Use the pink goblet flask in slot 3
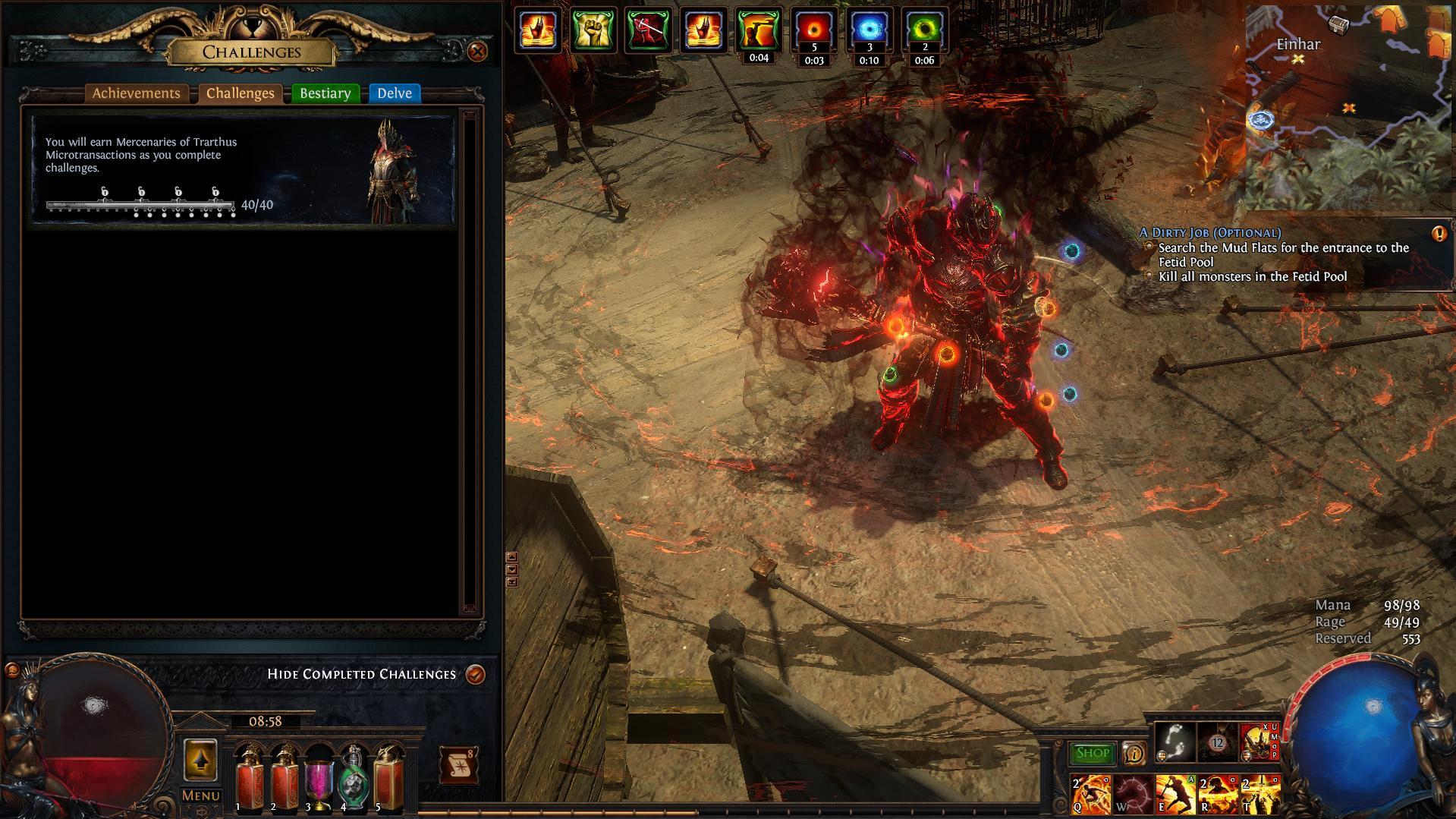This screenshot has width=1456, height=819. [x=319, y=780]
